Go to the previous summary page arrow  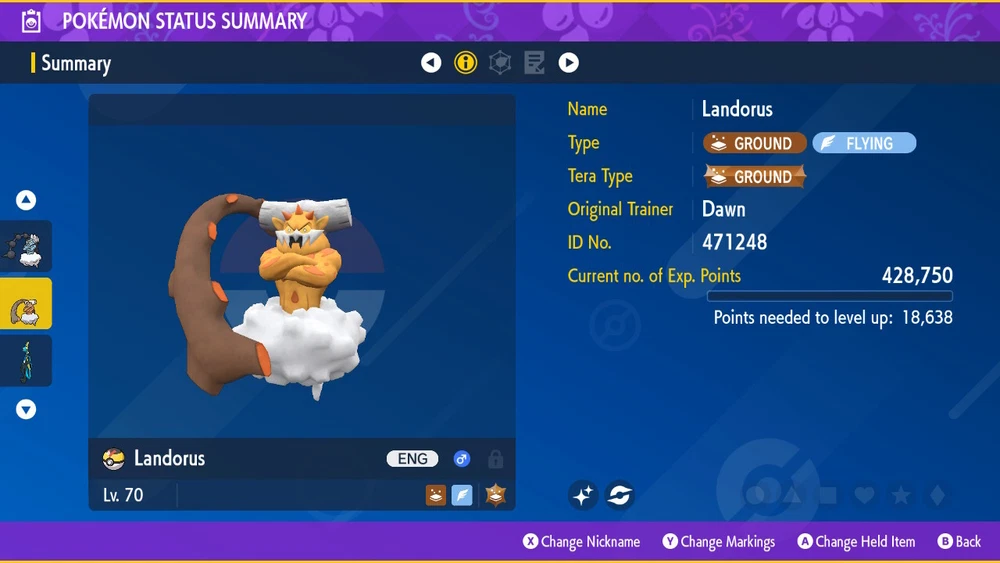coord(431,63)
